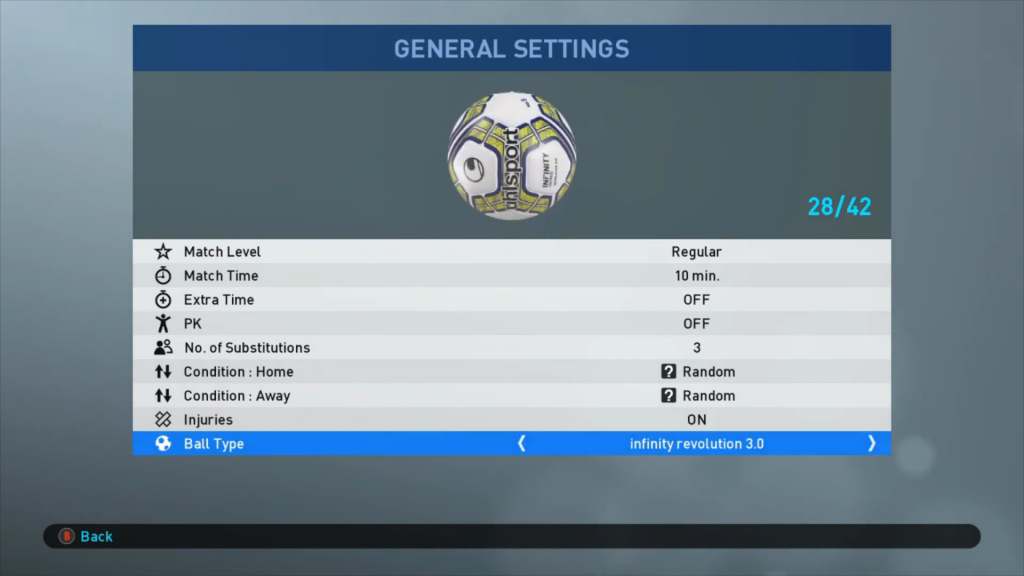Click the left arrow for previous ball type

(x=521, y=444)
